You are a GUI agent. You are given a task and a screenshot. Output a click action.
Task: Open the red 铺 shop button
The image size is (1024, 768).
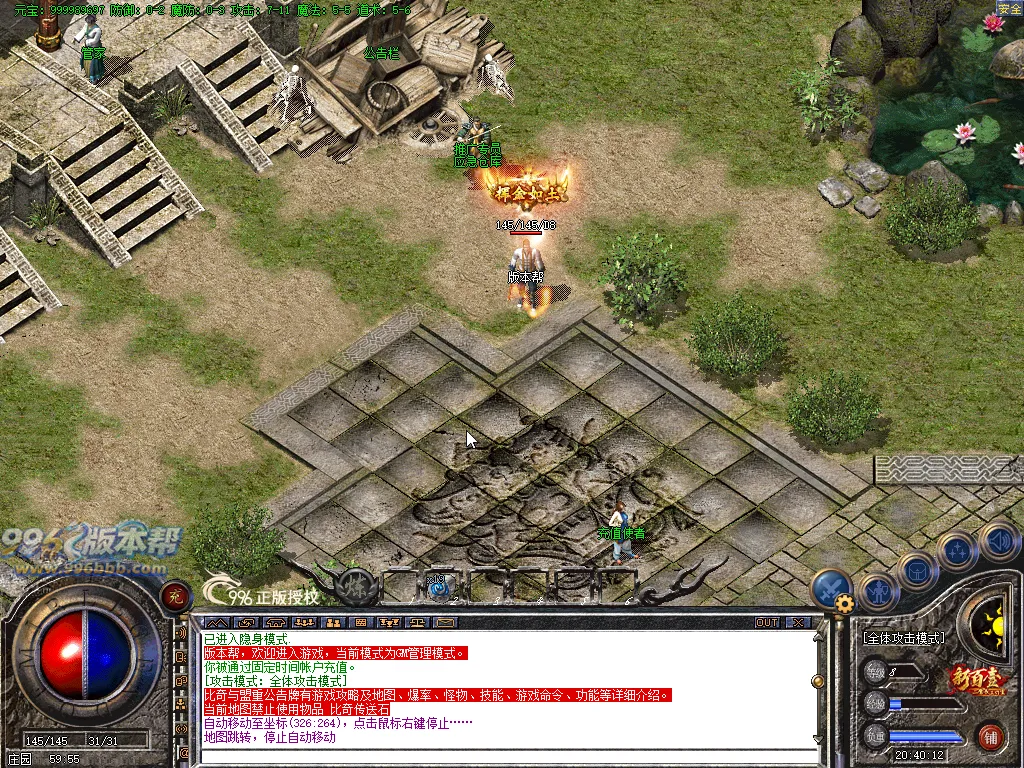[x=991, y=737]
